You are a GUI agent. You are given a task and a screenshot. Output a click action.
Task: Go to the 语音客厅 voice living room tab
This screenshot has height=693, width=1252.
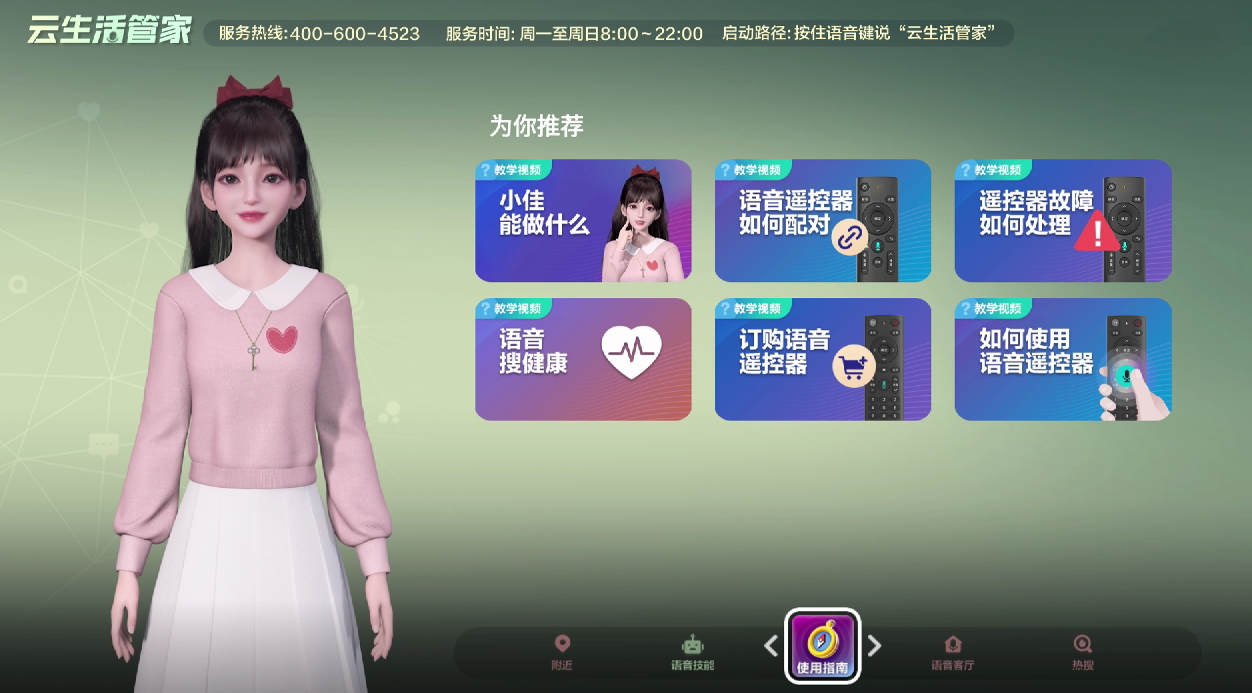point(952,652)
